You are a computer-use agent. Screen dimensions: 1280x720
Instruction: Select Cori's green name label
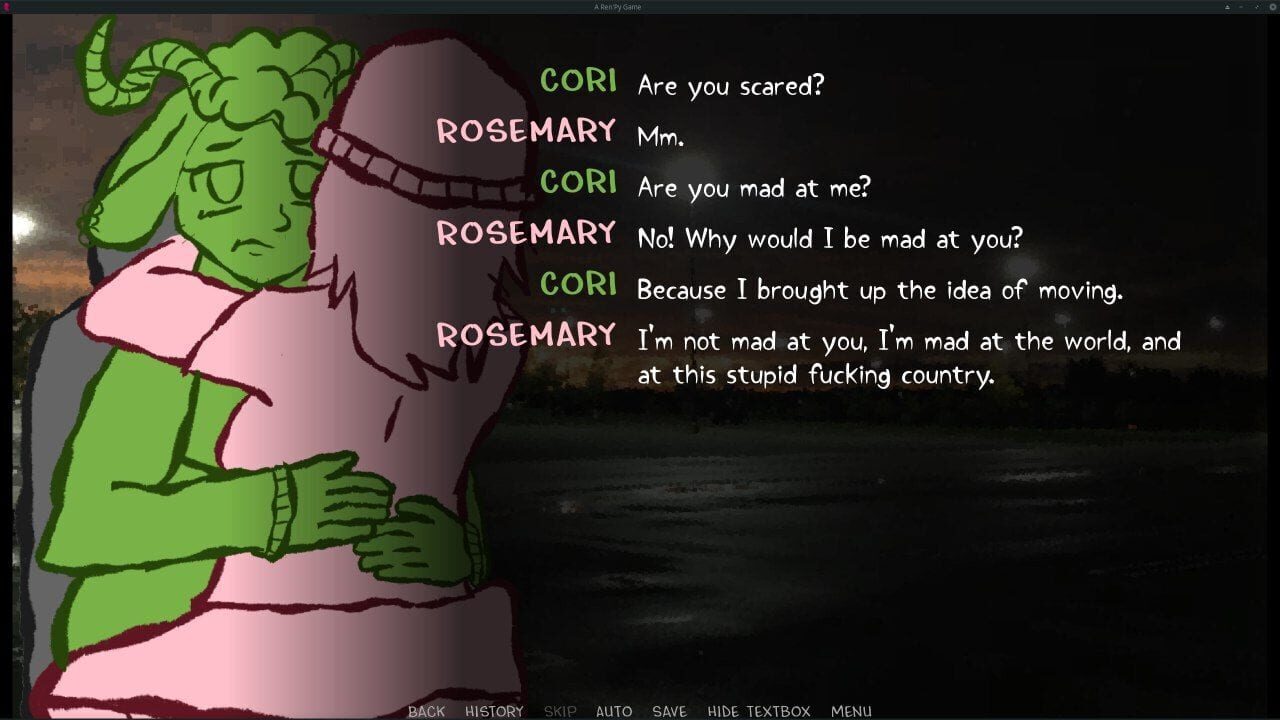tap(578, 82)
